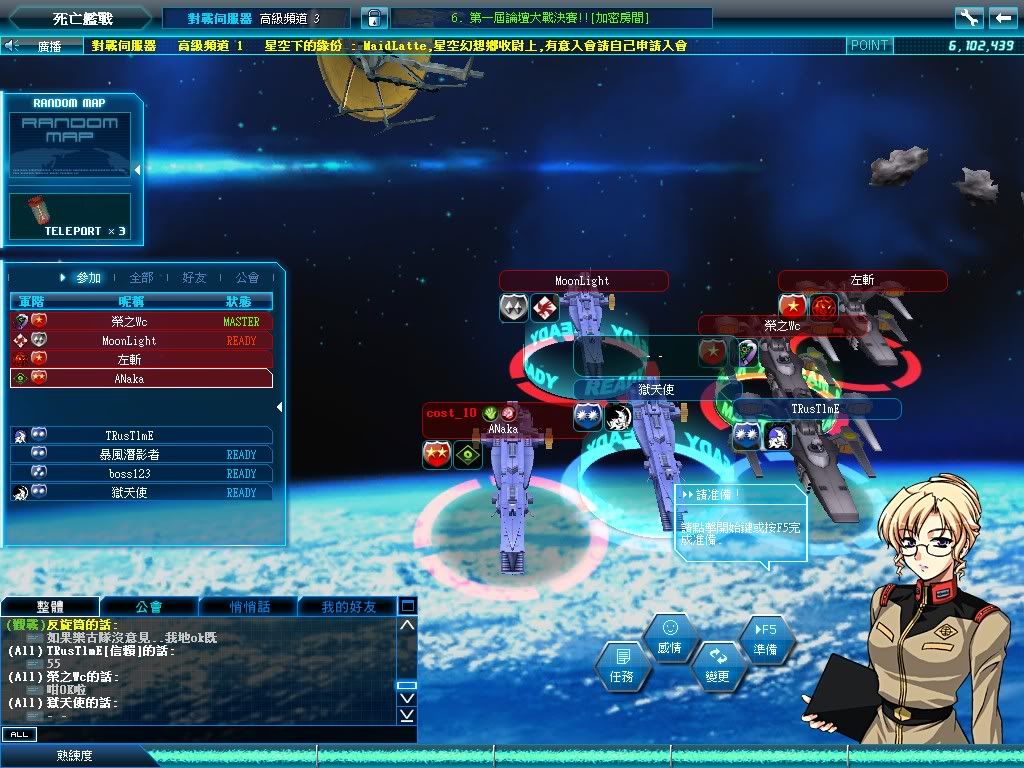Viewport: 1024px width, 768px height.
Task: Select the Teleport x3 item
Action: 70,216
